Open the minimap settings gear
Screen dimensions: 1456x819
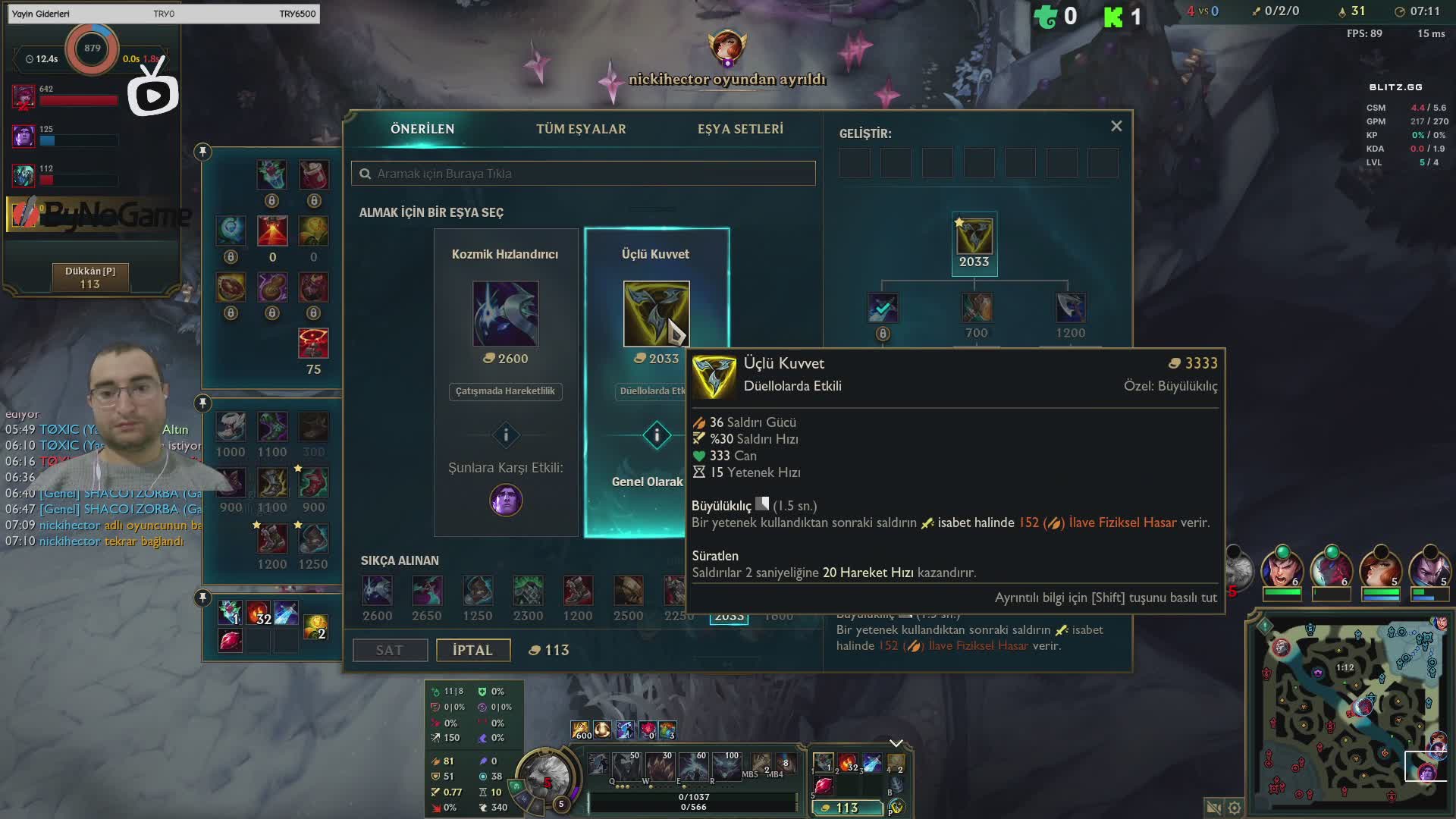pos(1235,808)
